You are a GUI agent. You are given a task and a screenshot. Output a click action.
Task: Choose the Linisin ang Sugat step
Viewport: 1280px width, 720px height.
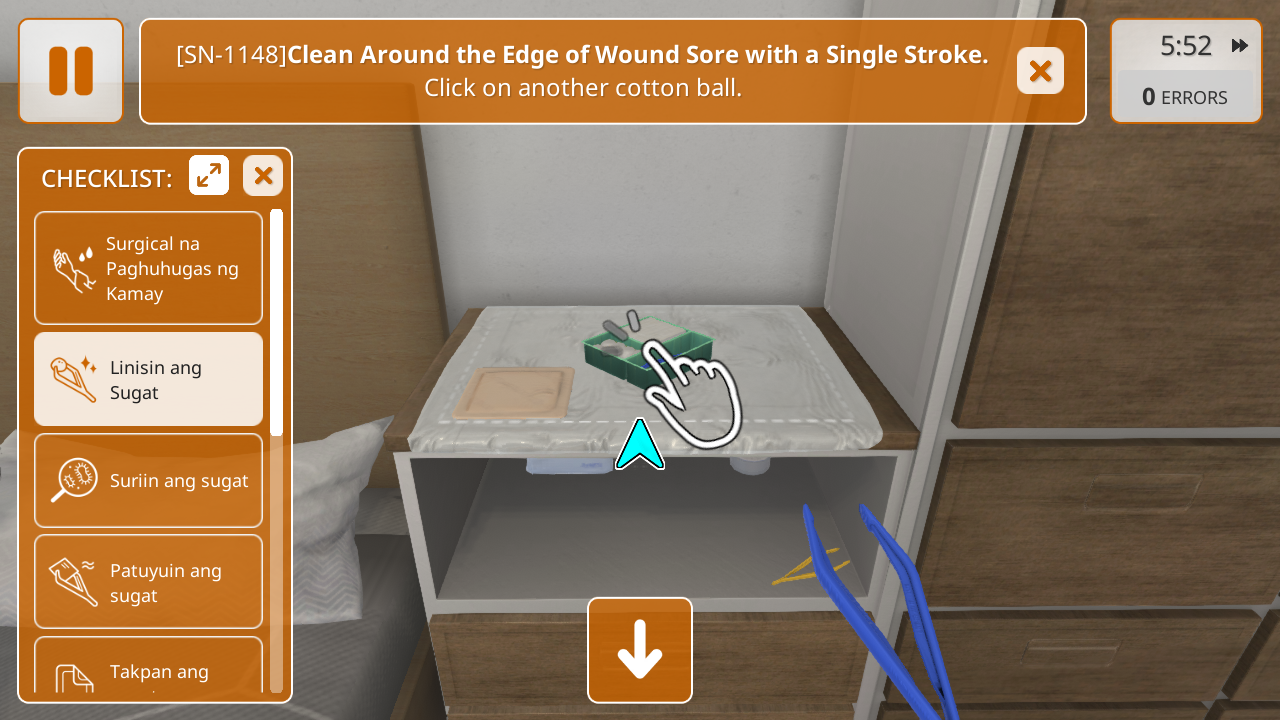click(149, 380)
